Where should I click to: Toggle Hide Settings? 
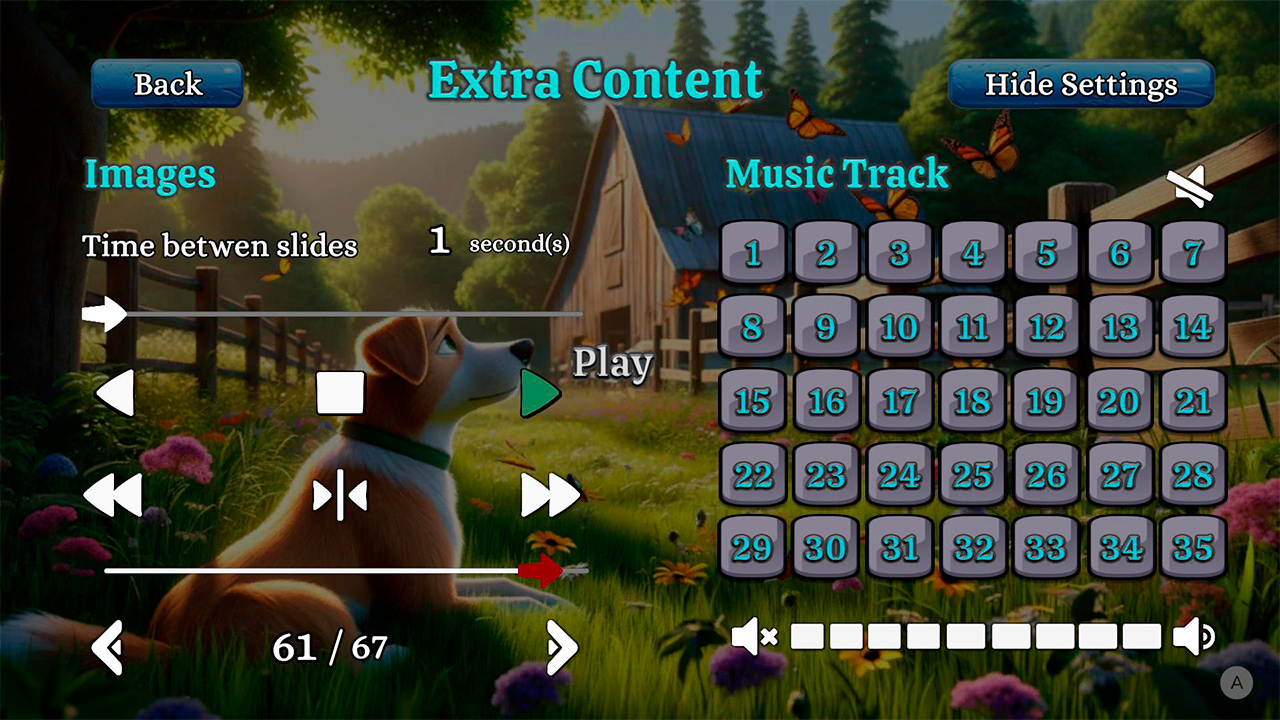[x=1081, y=85]
